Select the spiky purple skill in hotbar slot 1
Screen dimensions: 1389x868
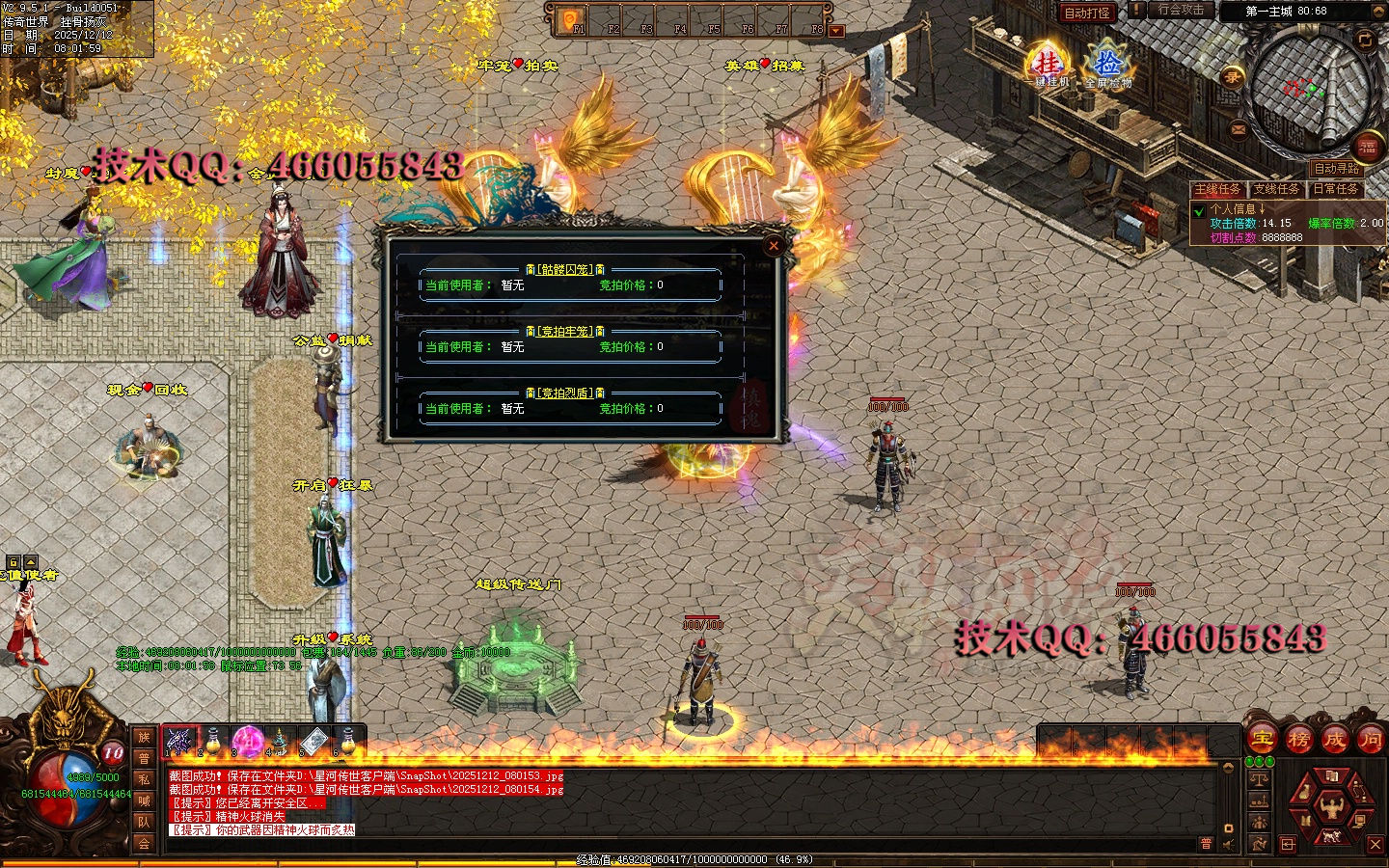179,741
